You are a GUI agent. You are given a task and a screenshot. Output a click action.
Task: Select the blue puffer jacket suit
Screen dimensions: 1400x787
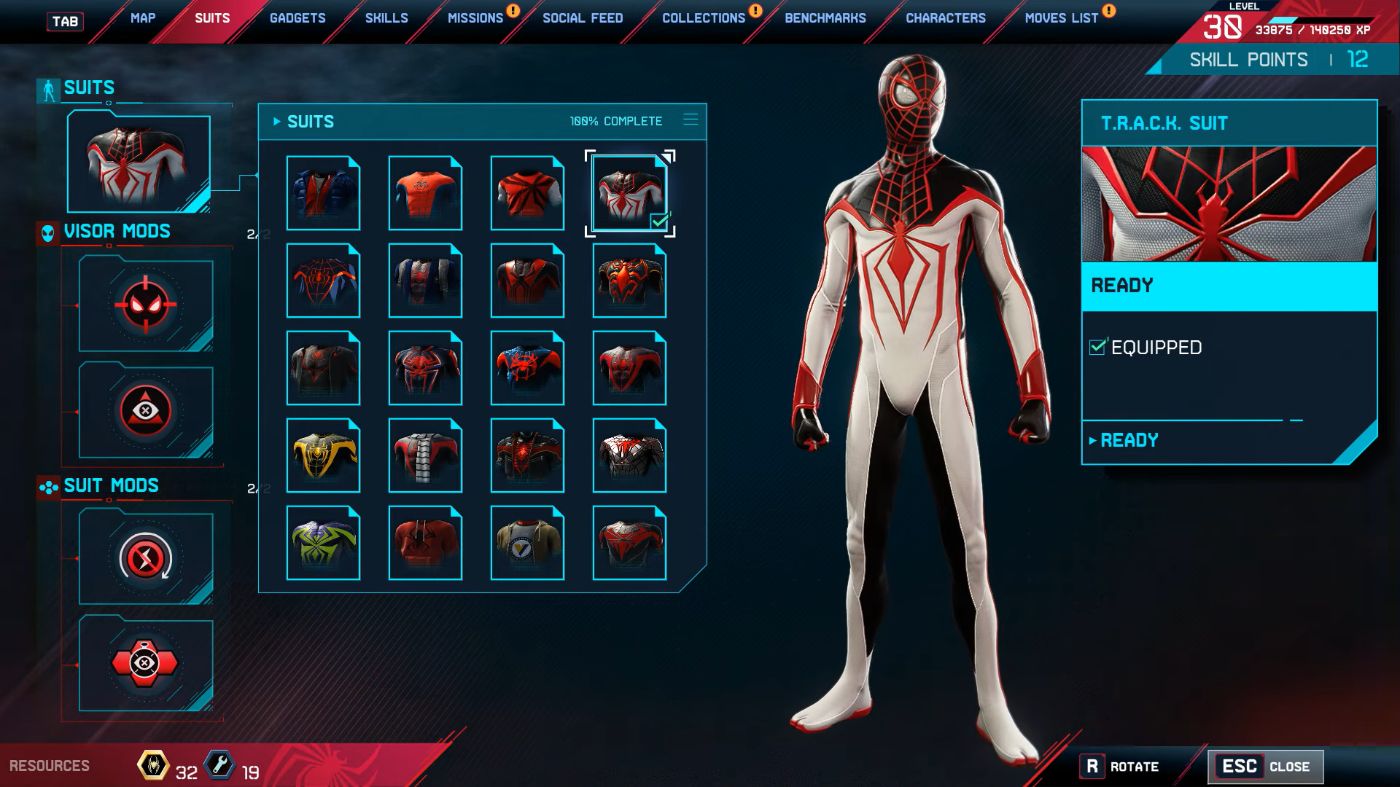[323, 193]
